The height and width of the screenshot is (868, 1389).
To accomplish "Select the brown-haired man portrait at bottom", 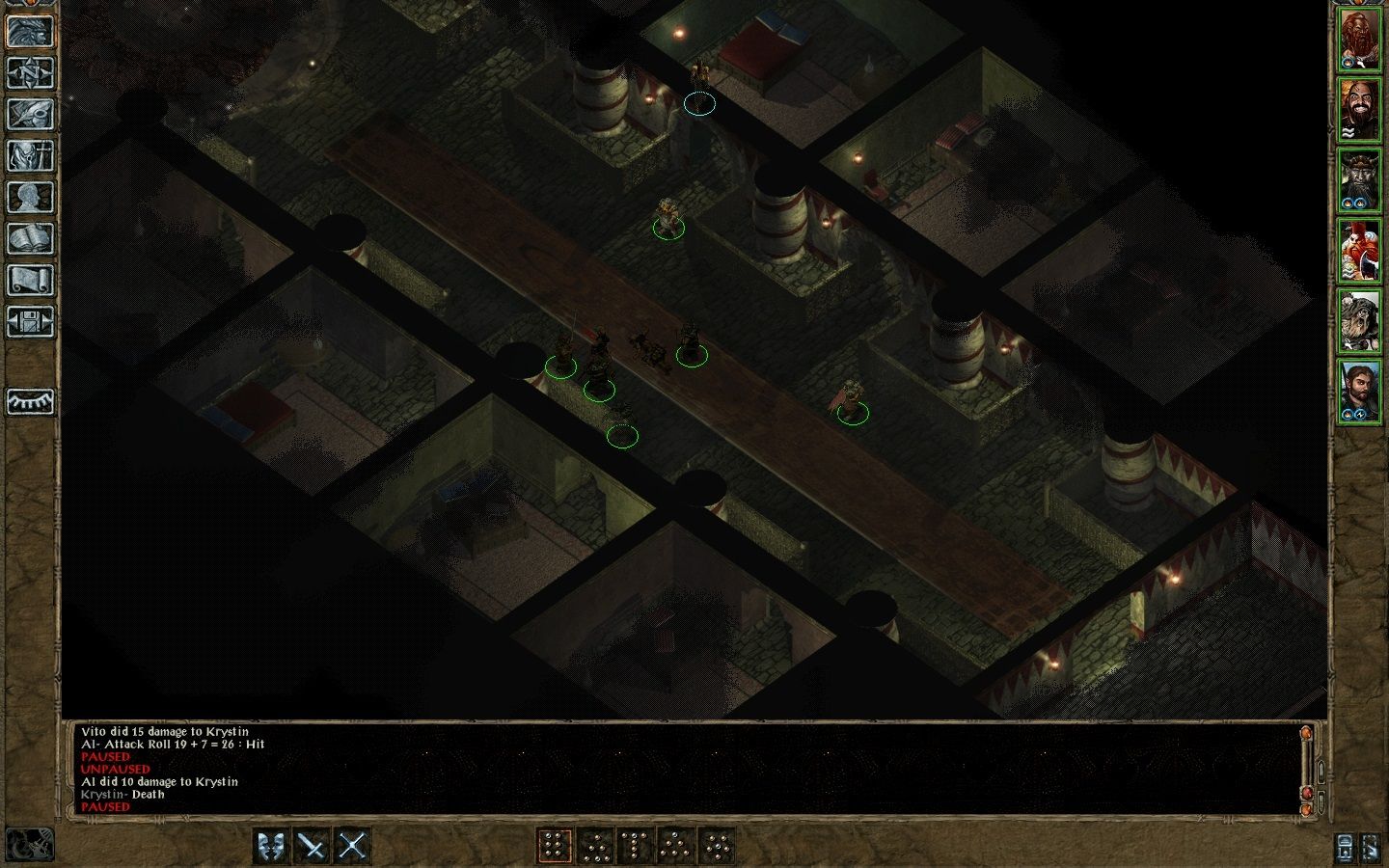I will (1359, 390).
